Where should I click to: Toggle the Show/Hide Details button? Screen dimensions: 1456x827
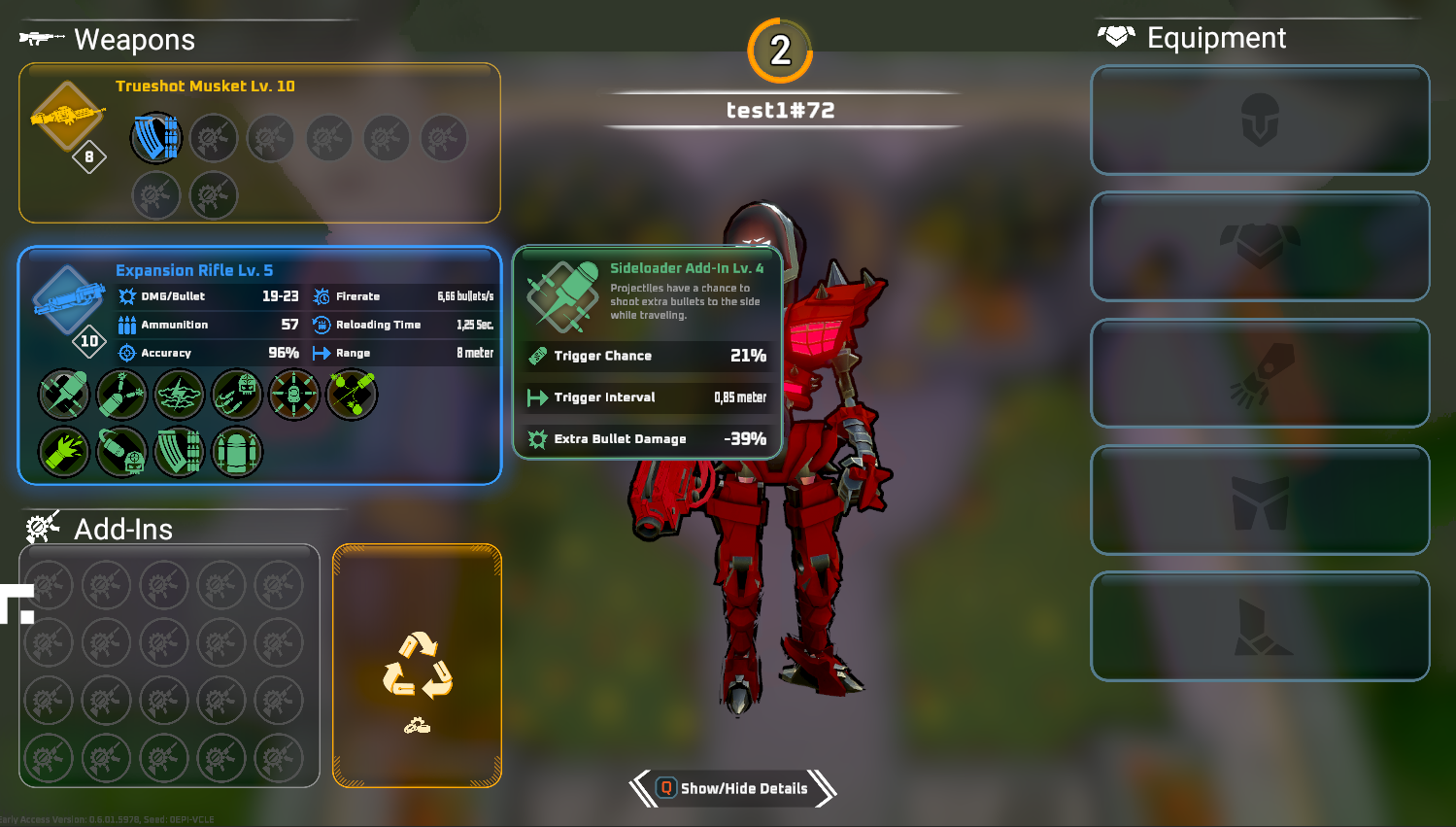(x=733, y=788)
